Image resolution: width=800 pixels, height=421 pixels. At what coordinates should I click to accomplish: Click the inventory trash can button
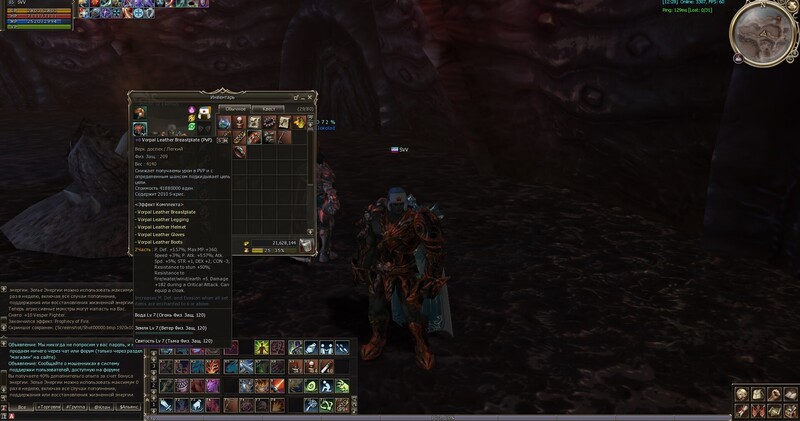tap(309, 244)
